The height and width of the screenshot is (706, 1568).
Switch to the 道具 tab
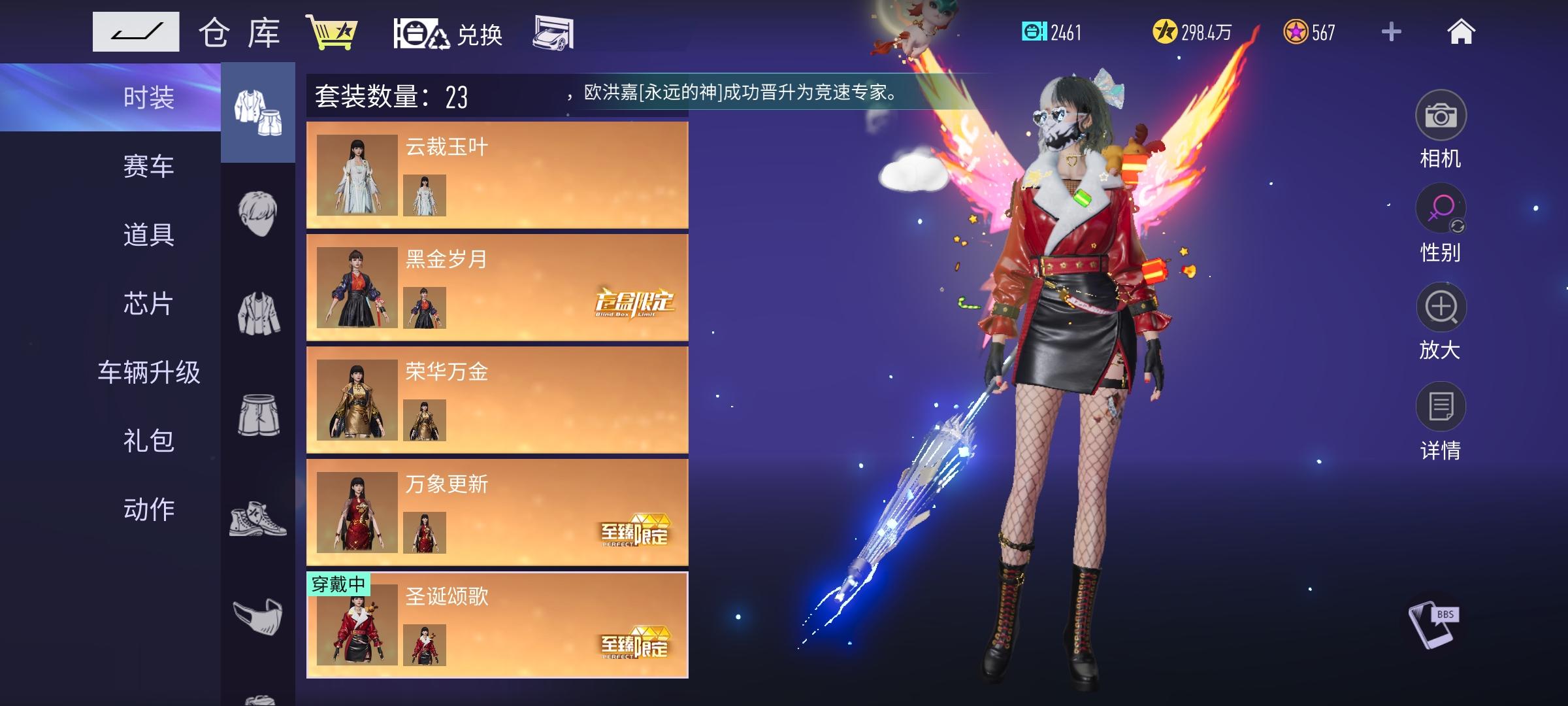pos(149,237)
